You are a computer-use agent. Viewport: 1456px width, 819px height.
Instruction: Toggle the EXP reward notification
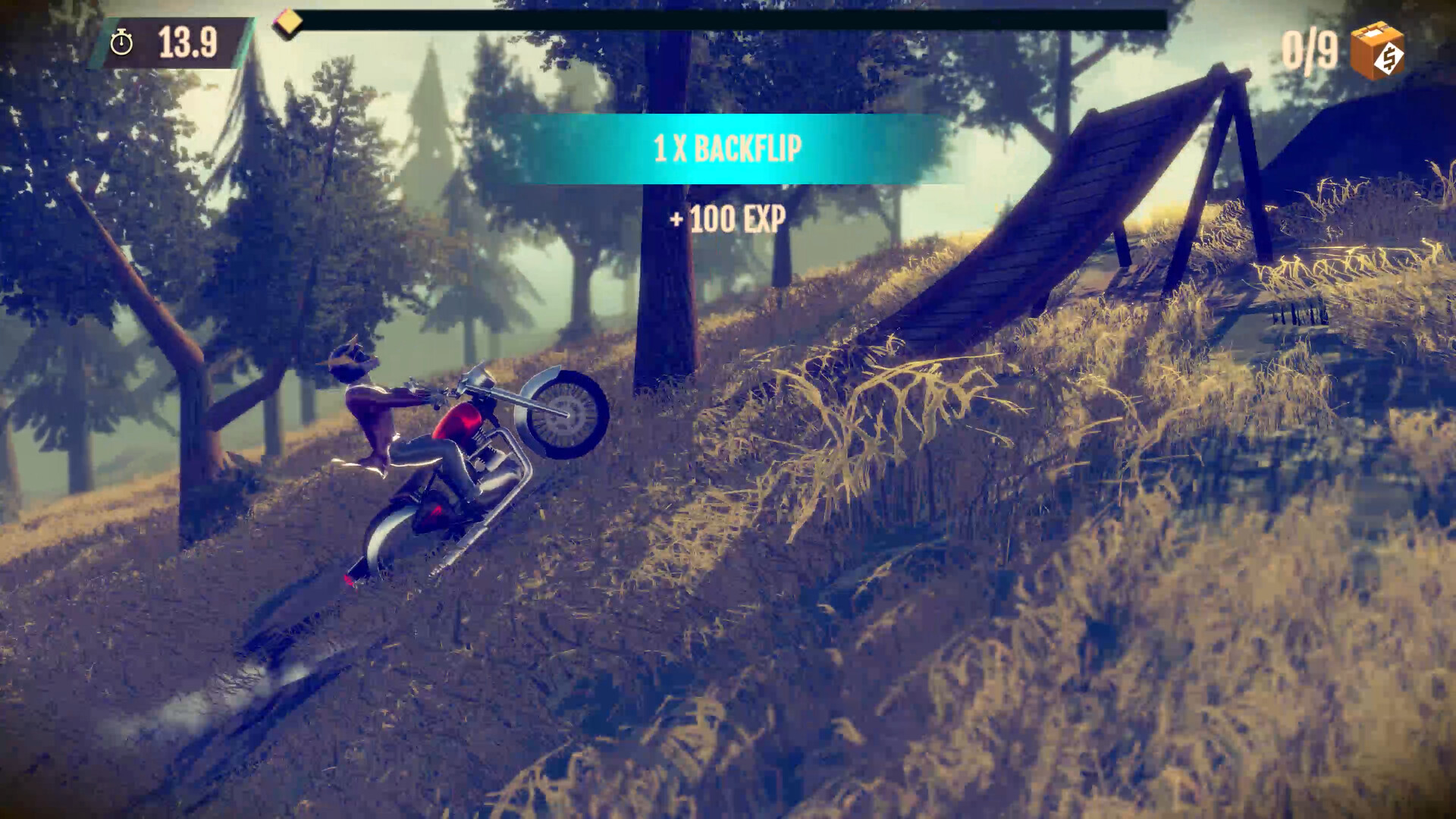click(726, 220)
